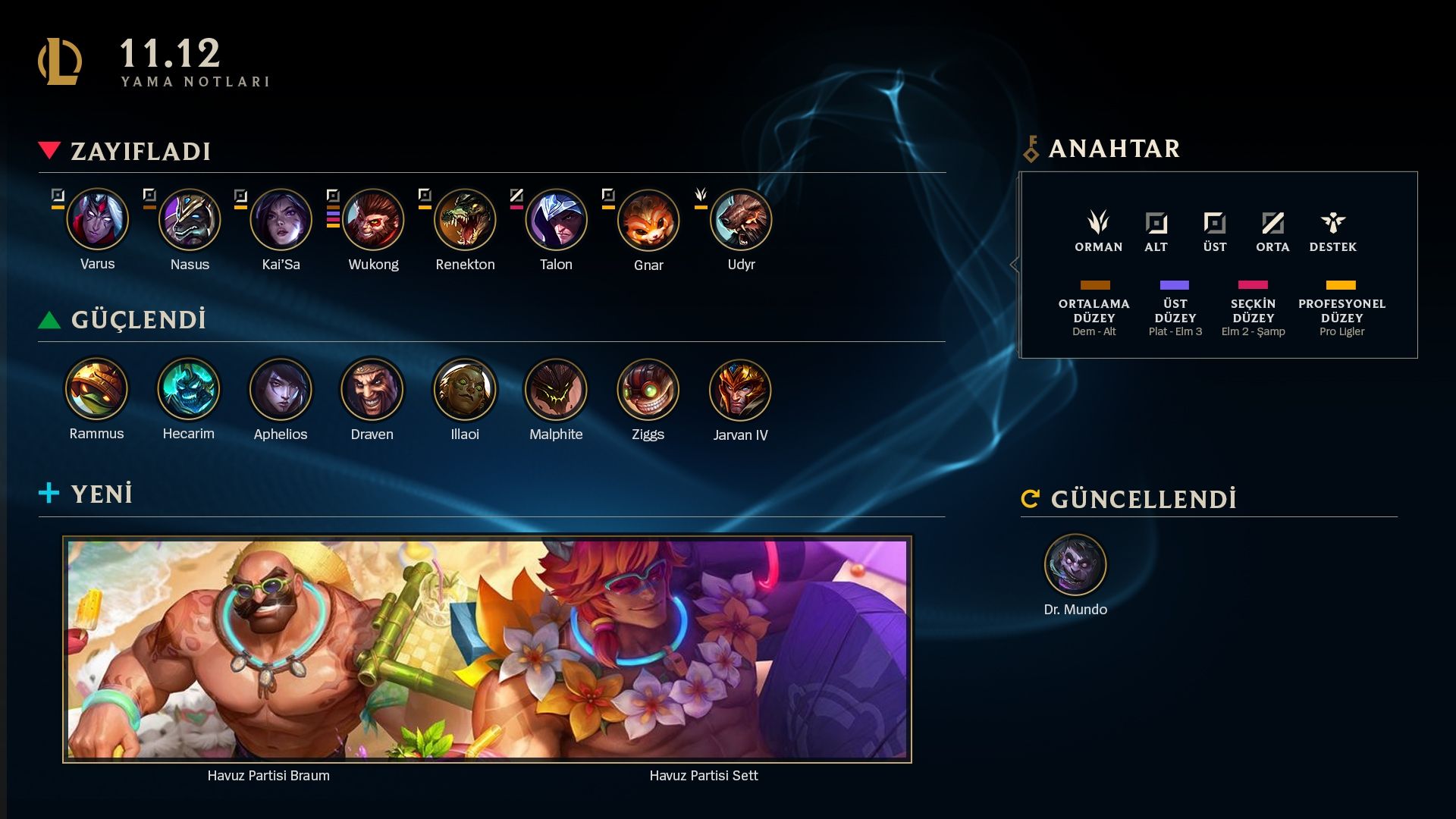Click the League of Legends logo
Screen dimensions: 1456x819
point(60,61)
